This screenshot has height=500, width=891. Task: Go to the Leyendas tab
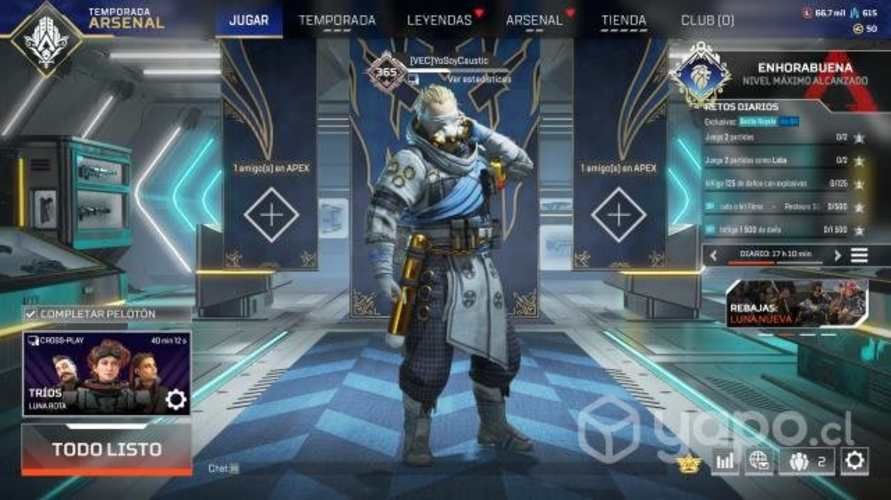[x=439, y=20]
